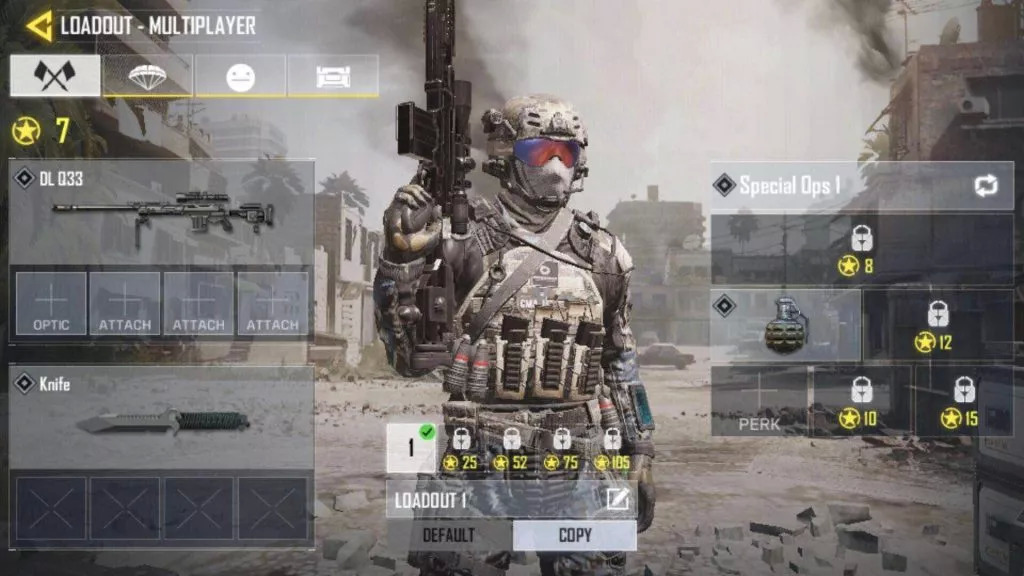Select the frag grenade slot
This screenshot has height=576, width=1024.
(x=786, y=327)
